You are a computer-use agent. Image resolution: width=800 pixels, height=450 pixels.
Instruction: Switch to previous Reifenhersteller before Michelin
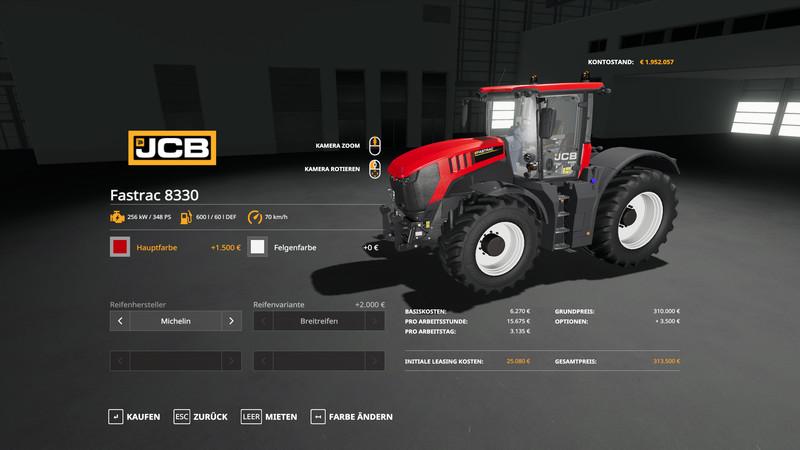pos(120,321)
